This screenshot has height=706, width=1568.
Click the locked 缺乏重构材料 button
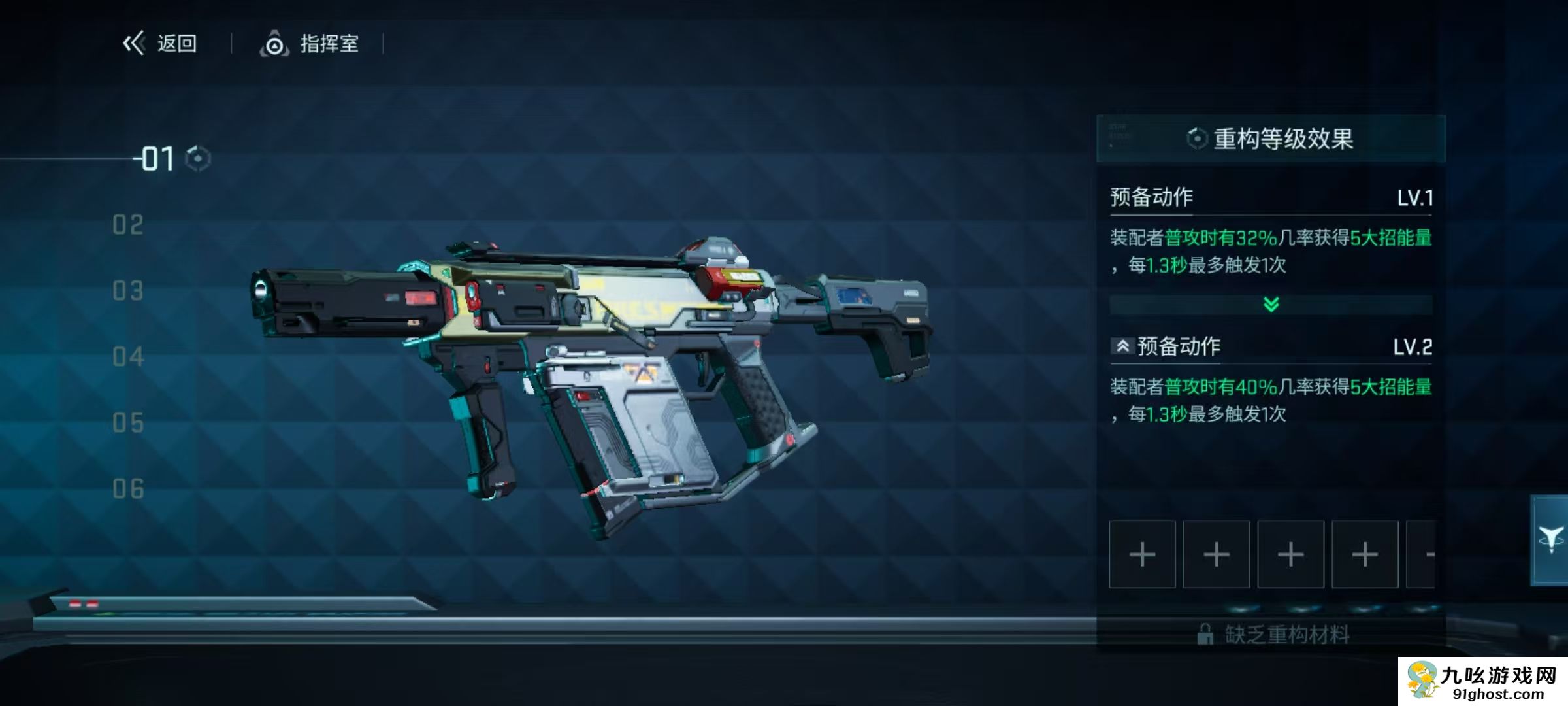(x=1272, y=634)
